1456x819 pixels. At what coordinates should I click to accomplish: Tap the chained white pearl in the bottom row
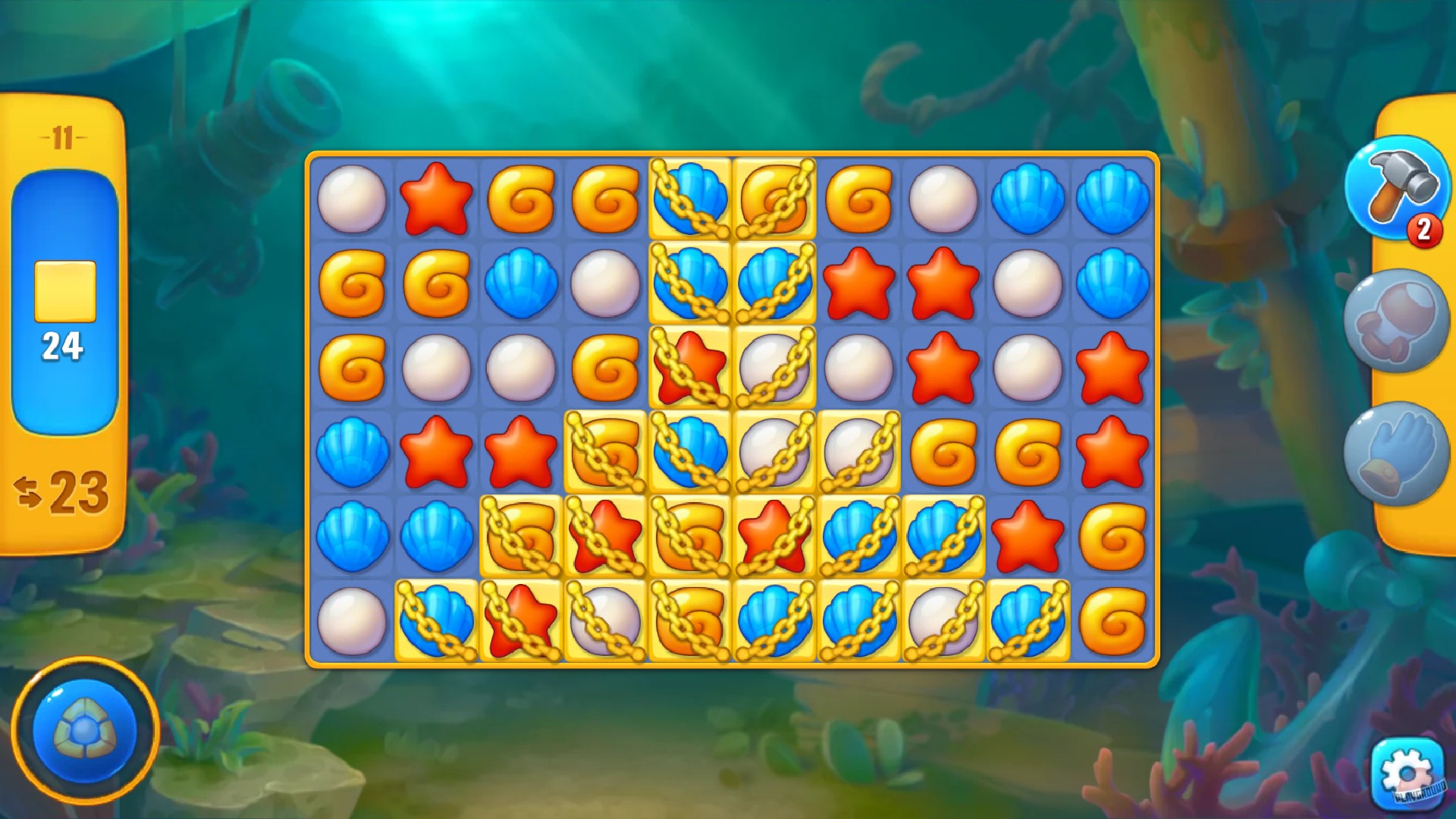(x=607, y=618)
